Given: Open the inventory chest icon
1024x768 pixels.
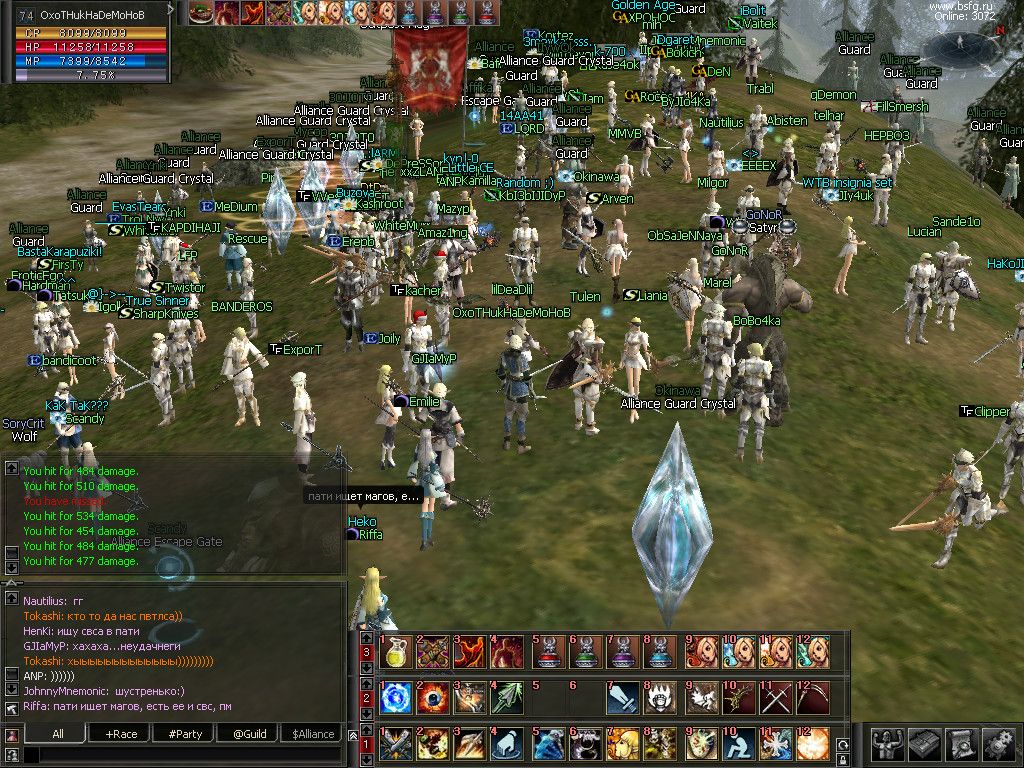Looking at the screenshot, I should (923, 743).
